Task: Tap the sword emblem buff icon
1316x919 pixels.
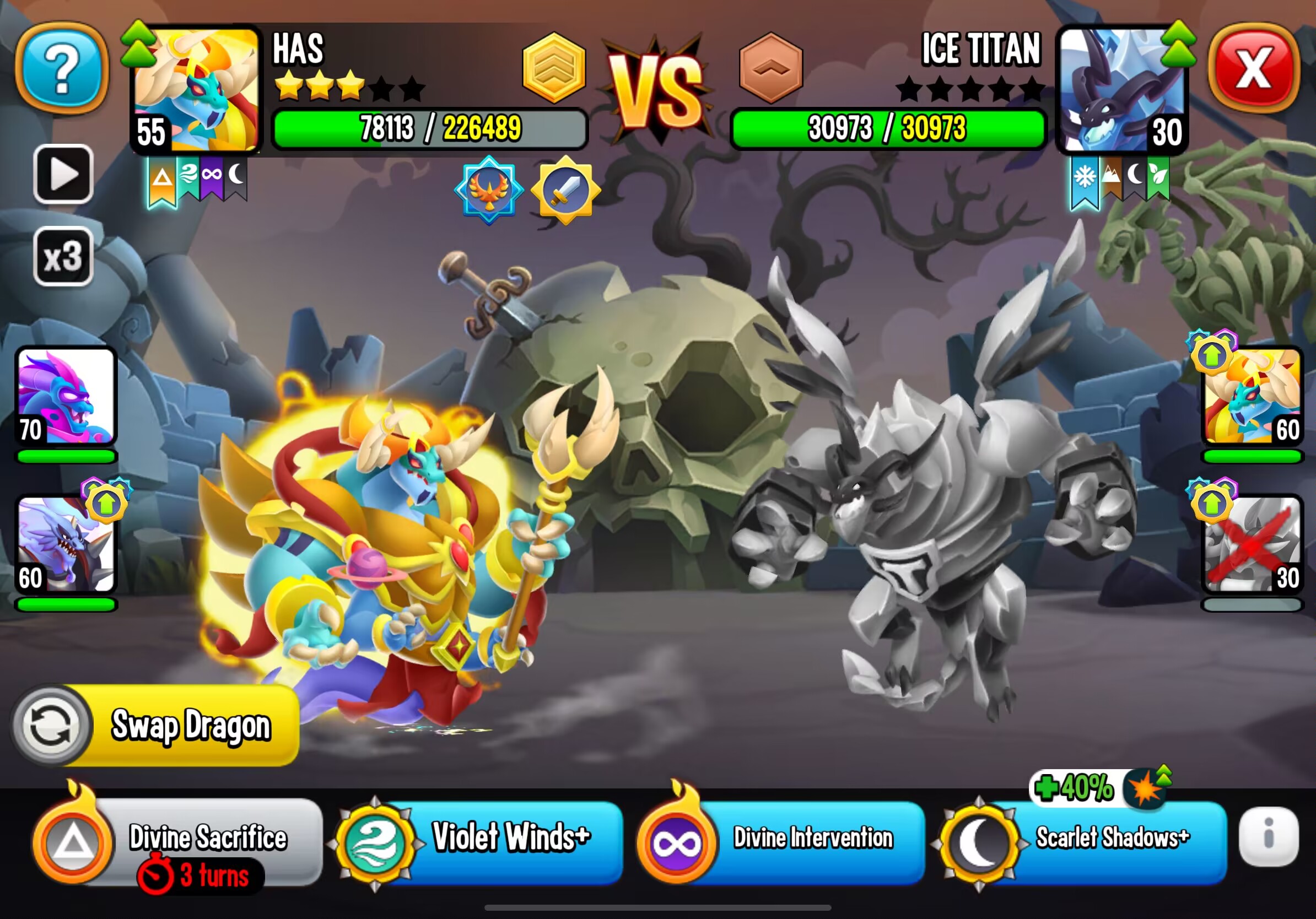Action: pyautogui.click(x=566, y=190)
